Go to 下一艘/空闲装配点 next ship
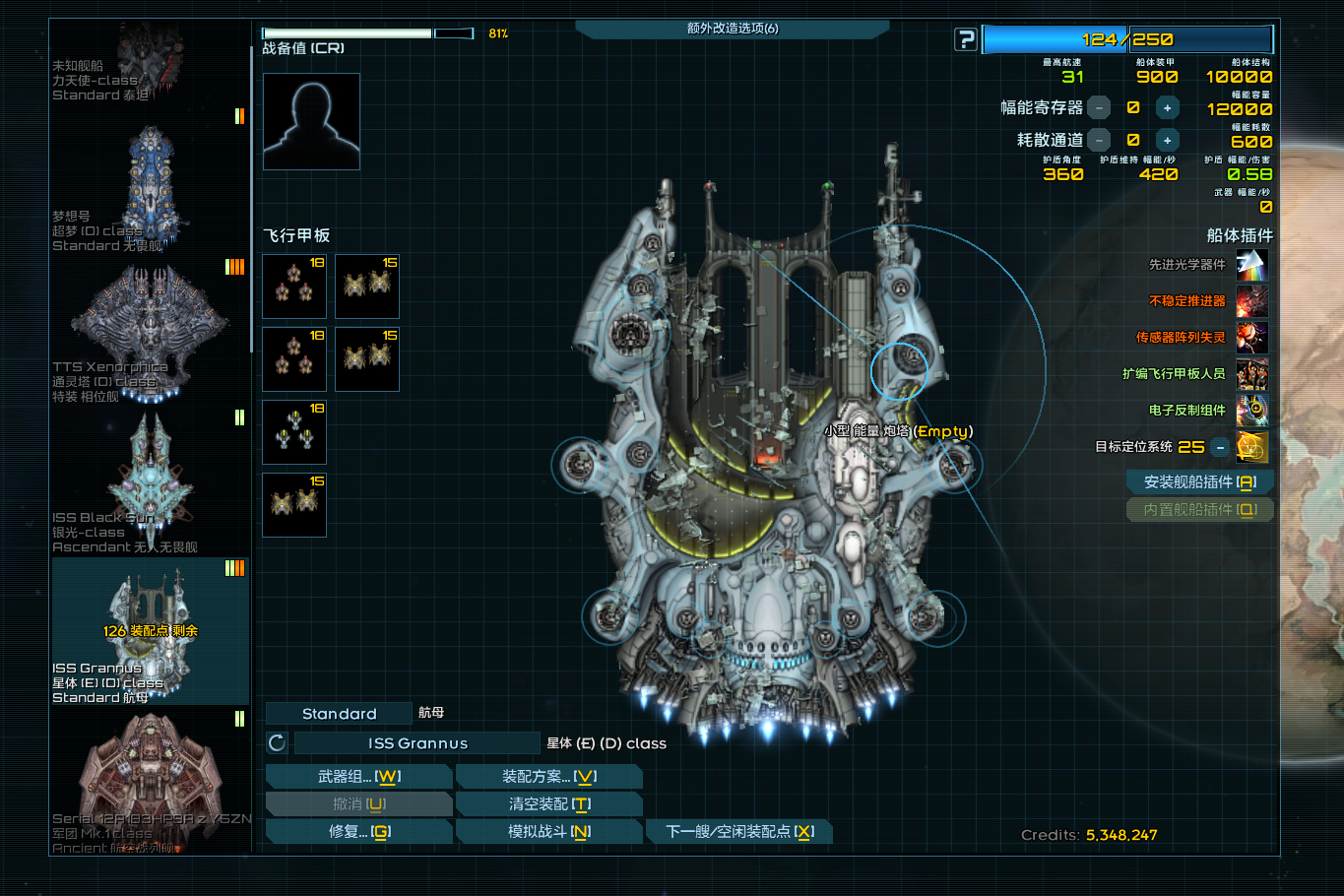Screen dimensions: 1344x896 [739, 832]
